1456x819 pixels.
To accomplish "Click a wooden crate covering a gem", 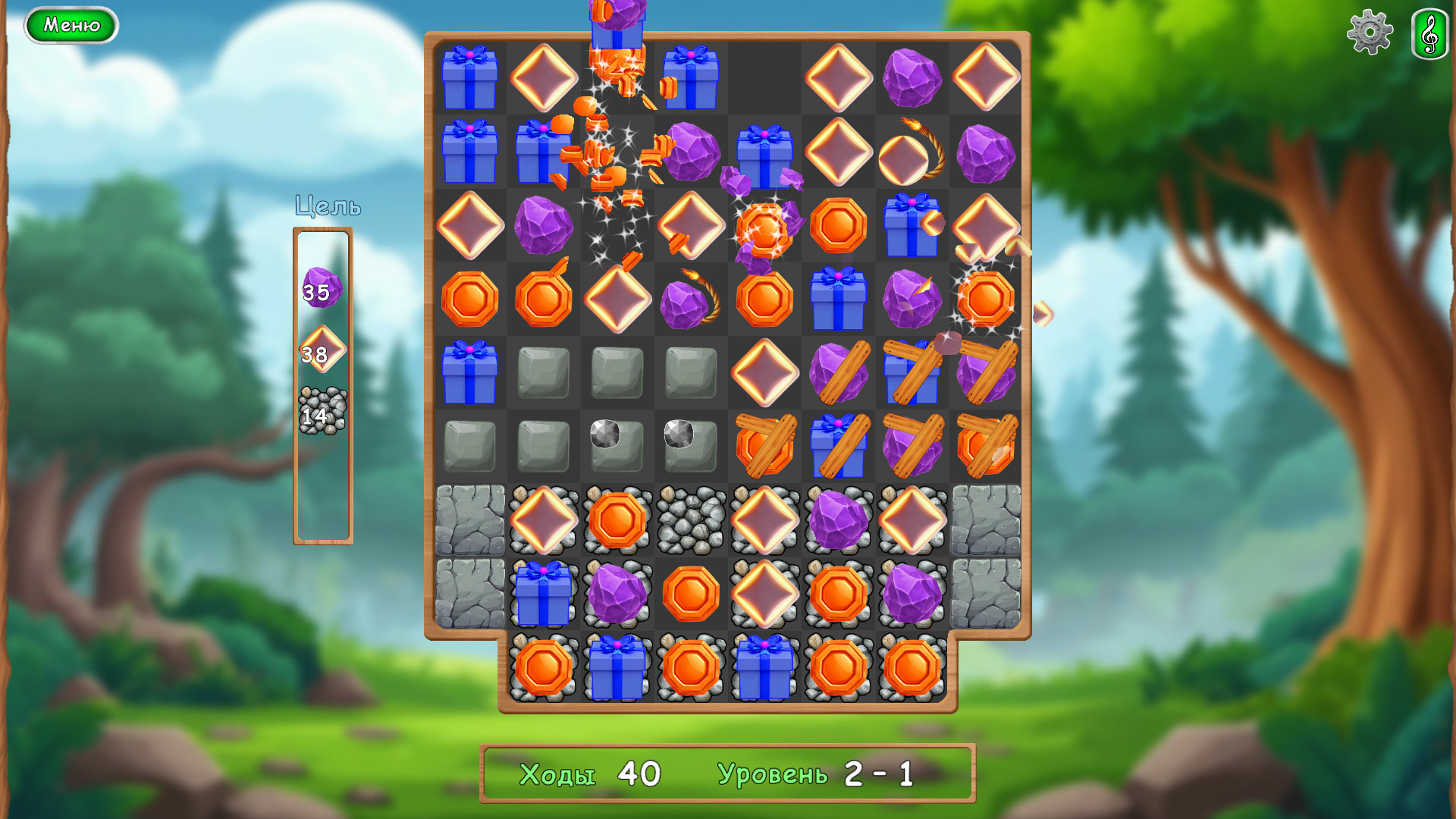I will 839,372.
